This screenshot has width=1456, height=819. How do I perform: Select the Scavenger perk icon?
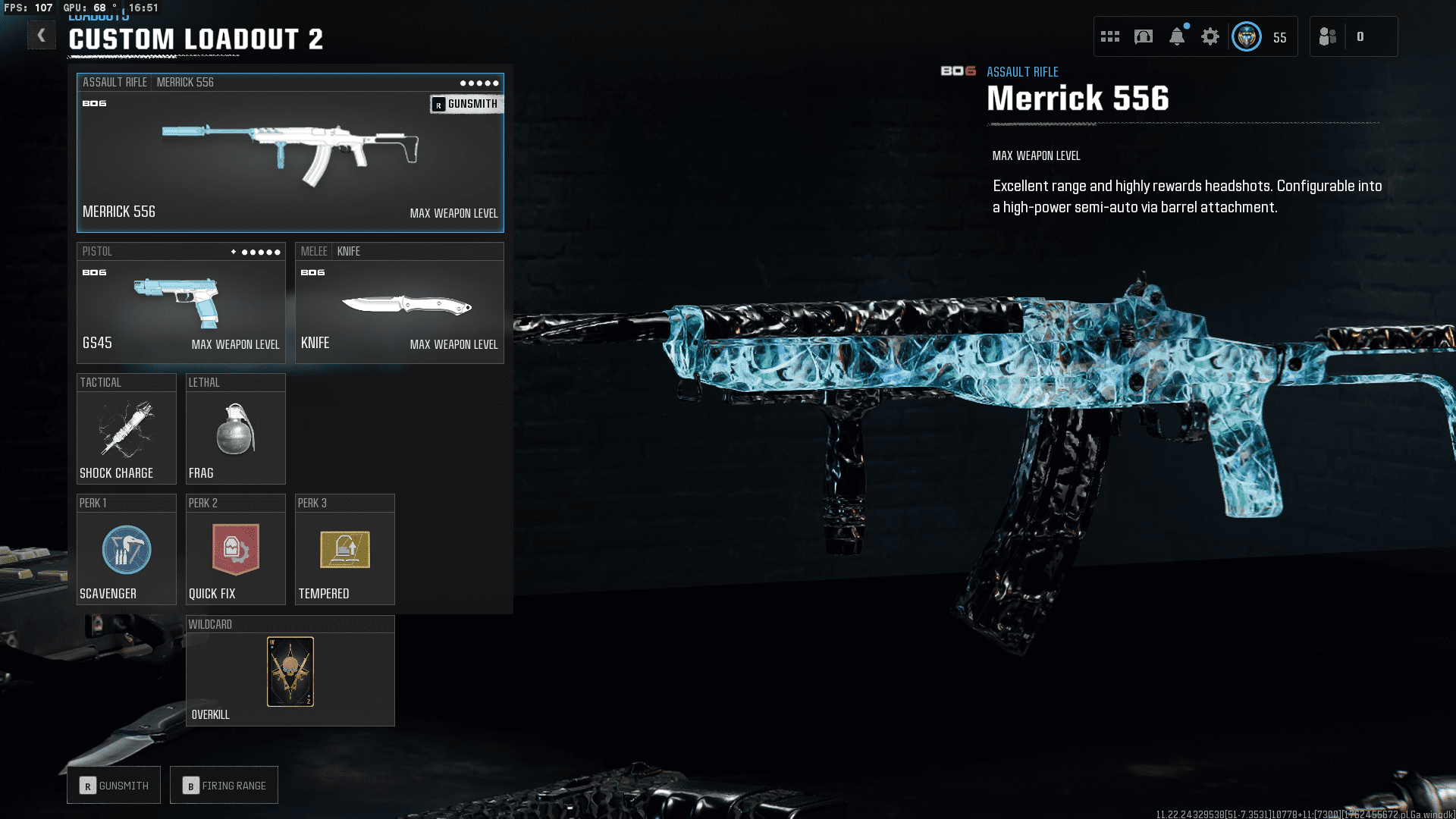point(126,550)
